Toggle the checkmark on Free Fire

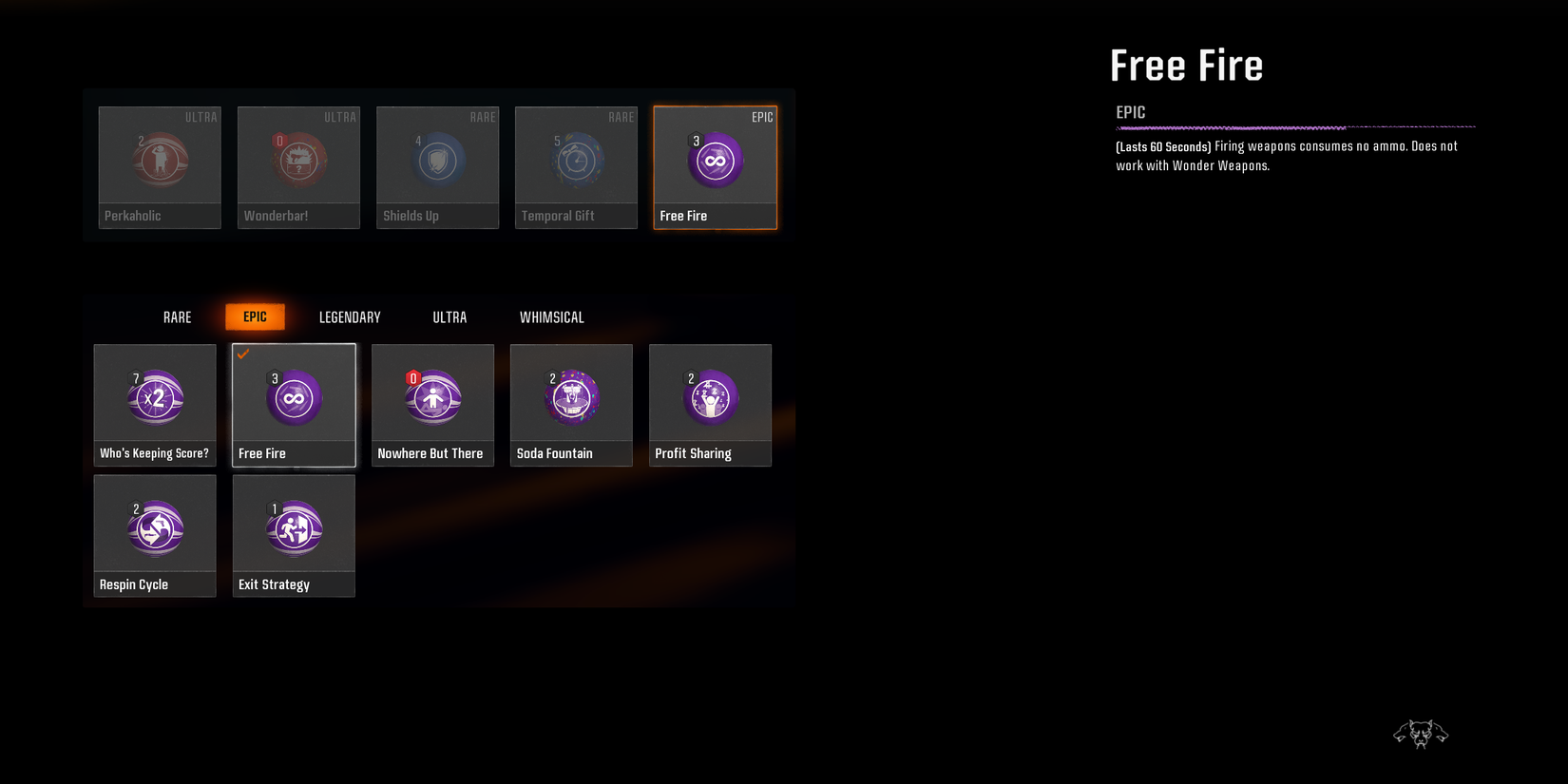tap(244, 354)
